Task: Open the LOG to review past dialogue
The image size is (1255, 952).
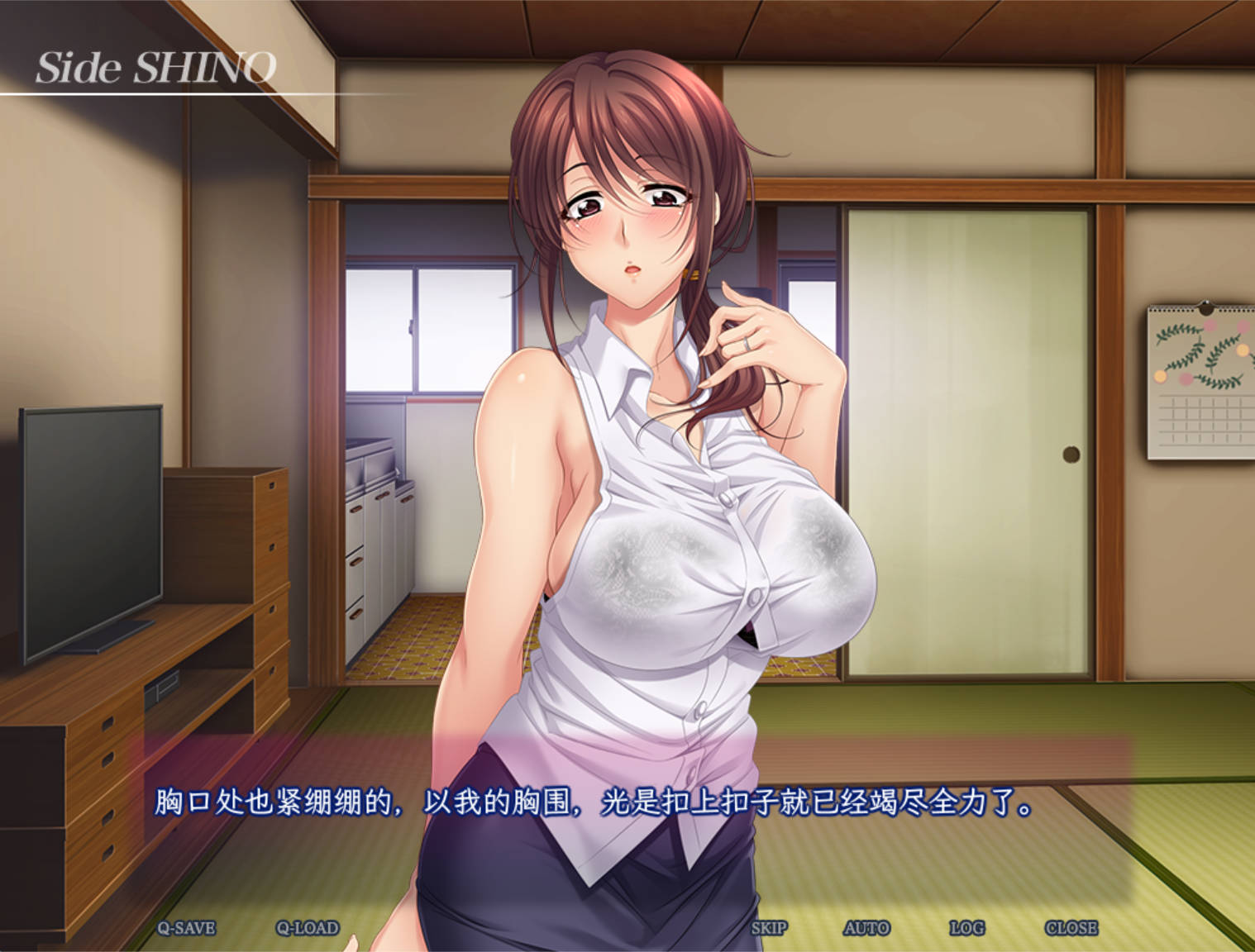Action: 968,927
